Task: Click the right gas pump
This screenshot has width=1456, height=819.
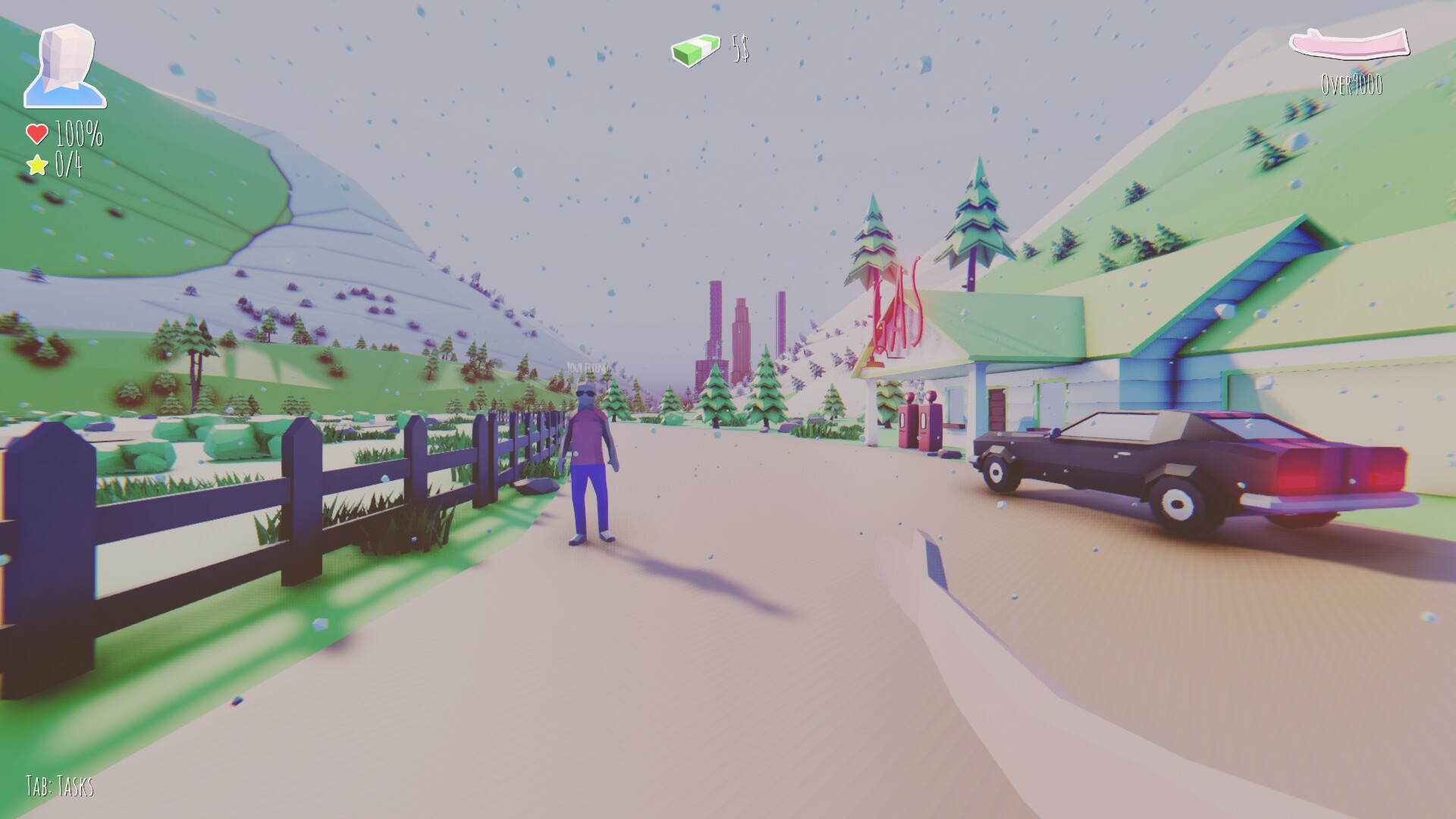Action: point(929,423)
